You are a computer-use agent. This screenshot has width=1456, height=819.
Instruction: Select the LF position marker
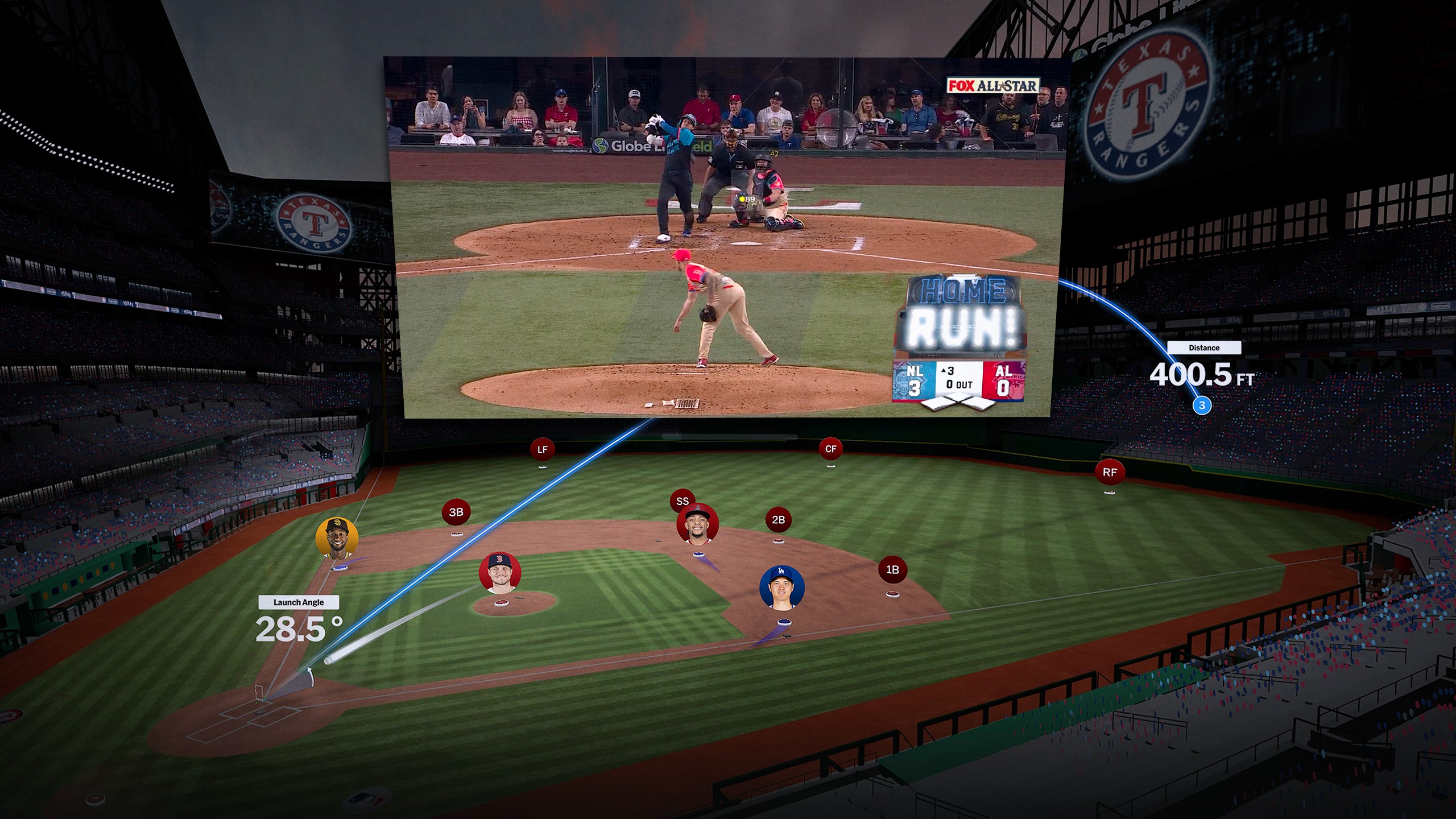pos(542,449)
